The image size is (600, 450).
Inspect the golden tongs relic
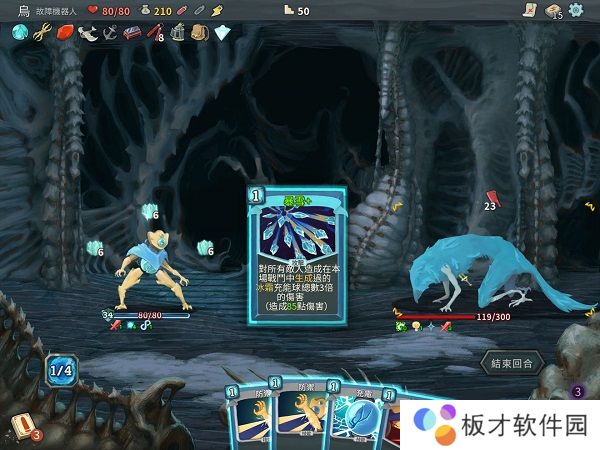[x=41, y=33]
